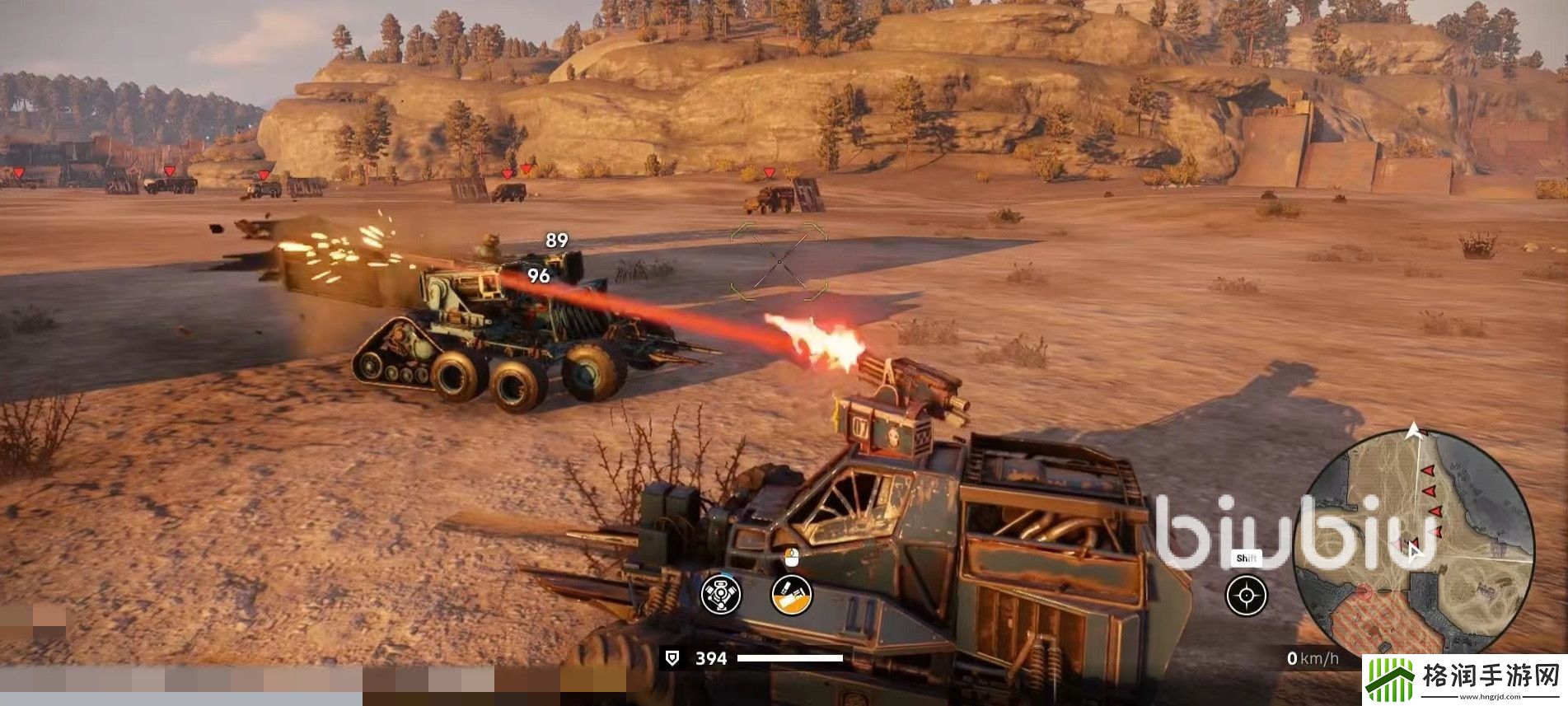Toggle the crosshair scope mode icon

pos(1246,596)
